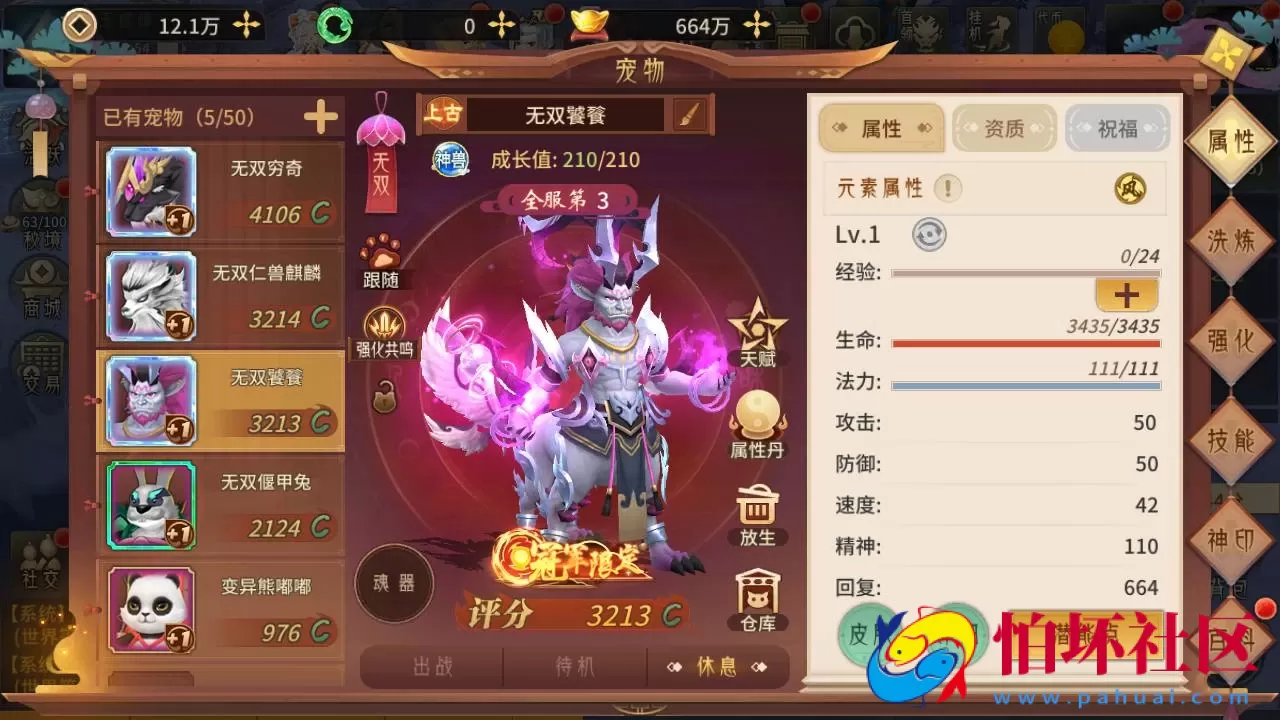Click the wind element 风 icon
The height and width of the screenshot is (720, 1280).
coord(1132,189)
